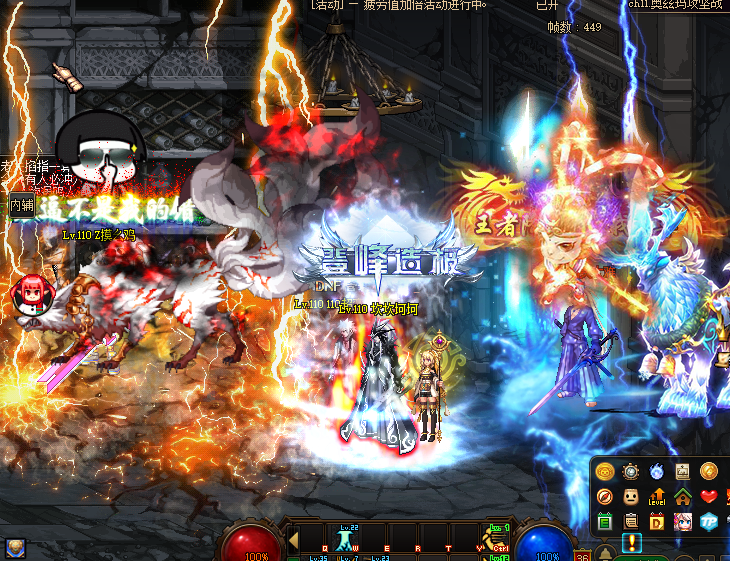Open the blue TP hexagon icon
730x561 pixels.
pos(708,521)
